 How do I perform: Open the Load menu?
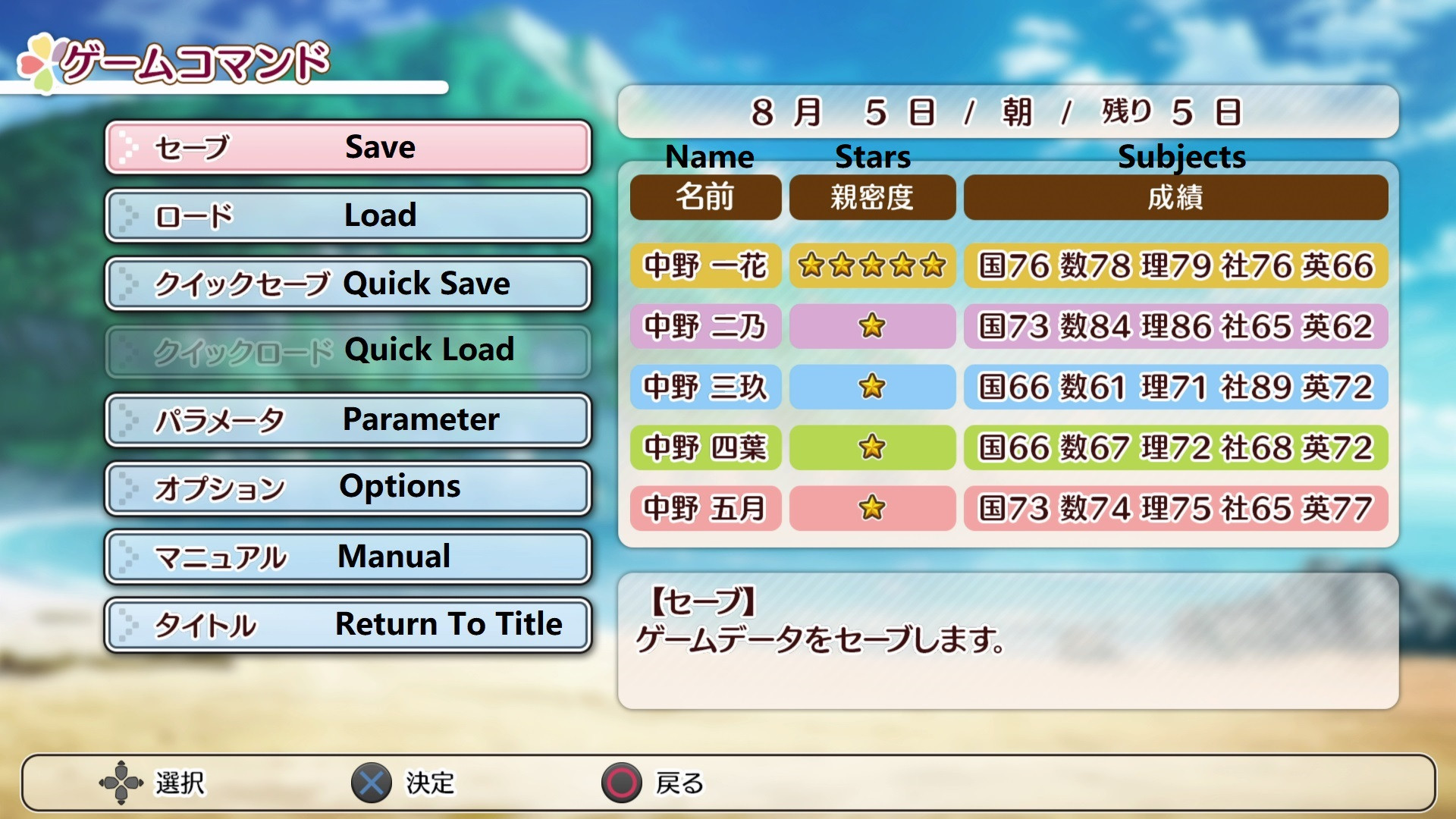(x=347, y=215)
